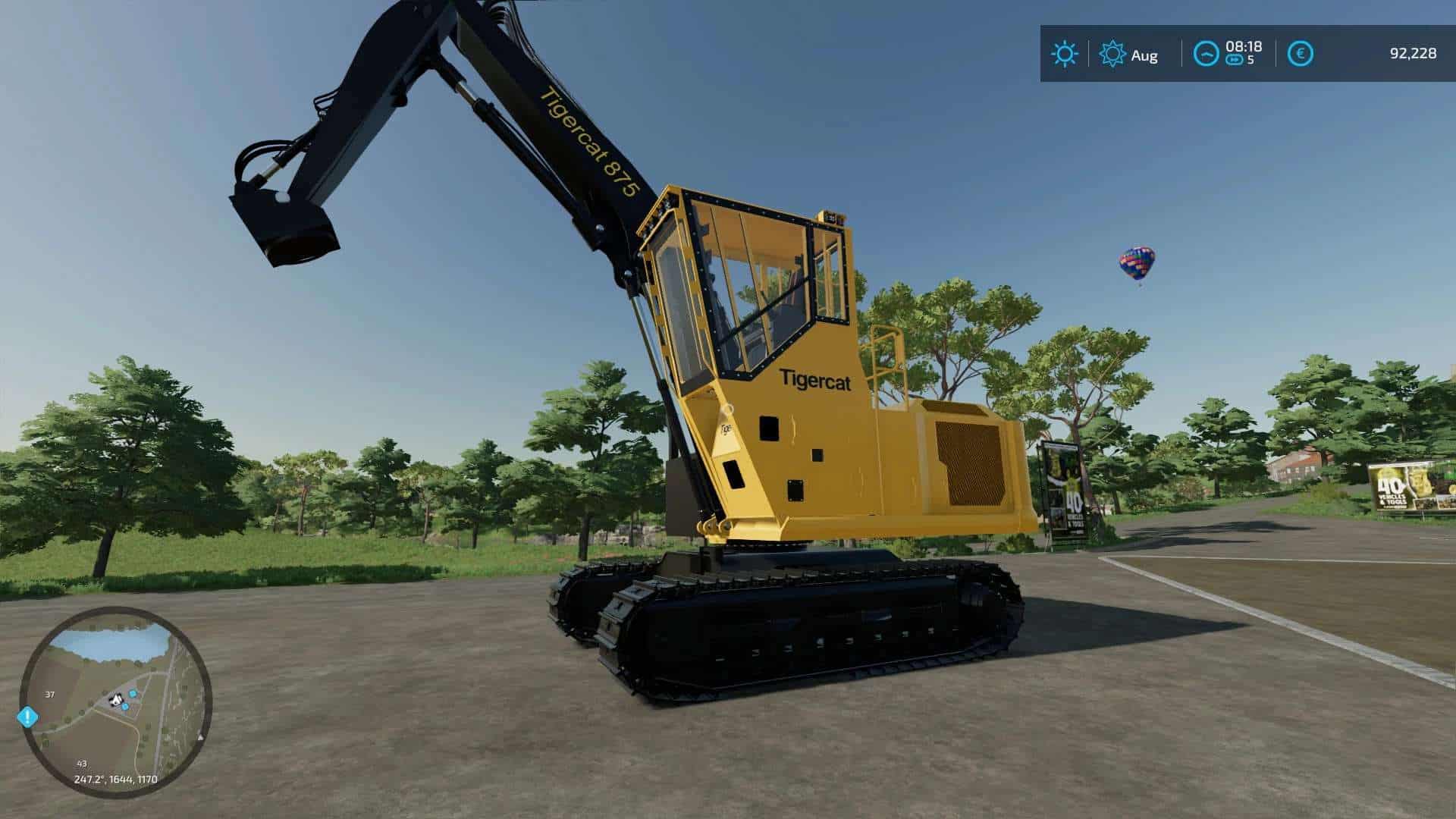This screenshot has width=1456, height=819.
Task: Click the weather forecast sun icon
Action: (1065, 52)
